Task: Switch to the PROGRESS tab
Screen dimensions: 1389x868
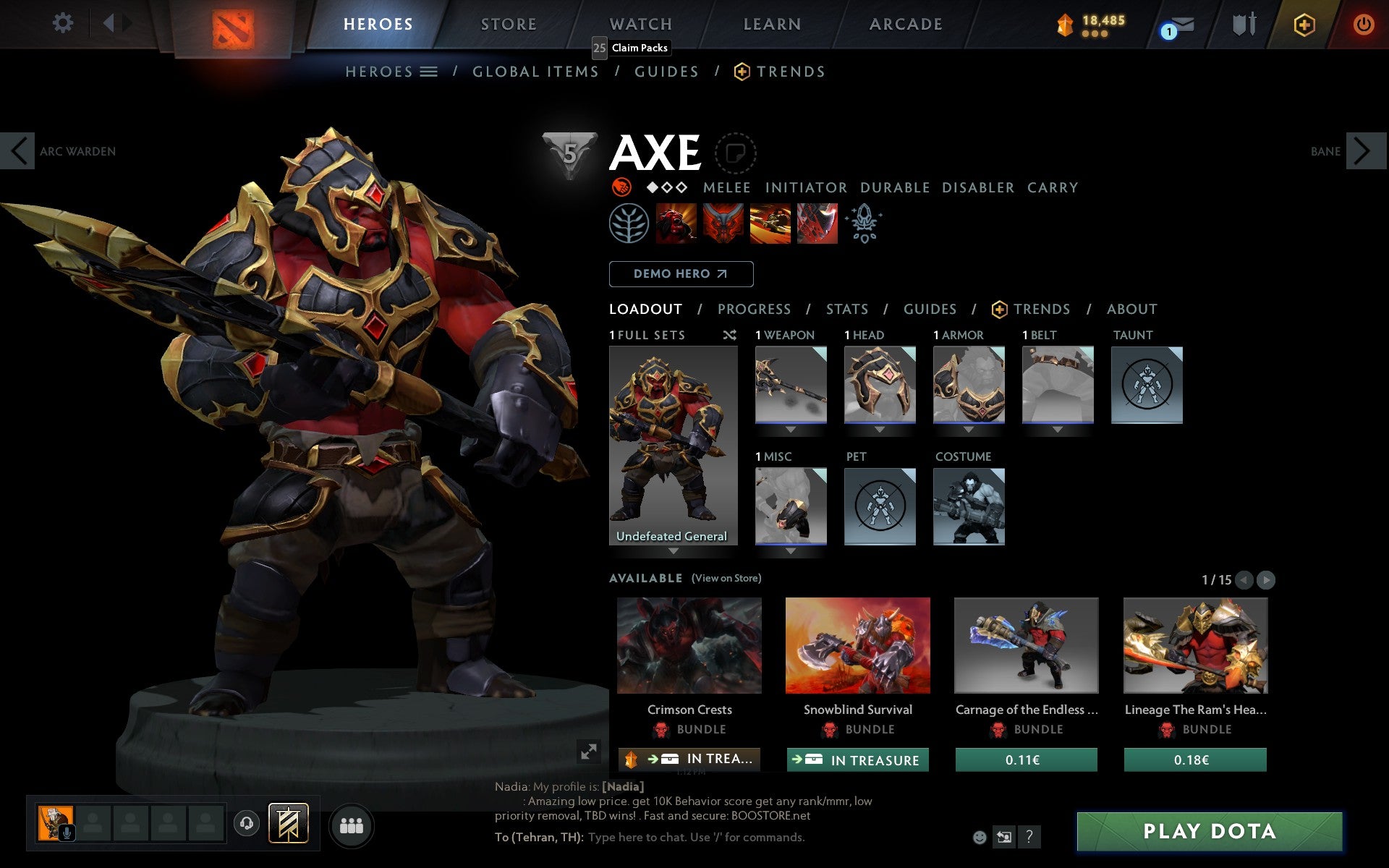Action: (x=753, y=309)
